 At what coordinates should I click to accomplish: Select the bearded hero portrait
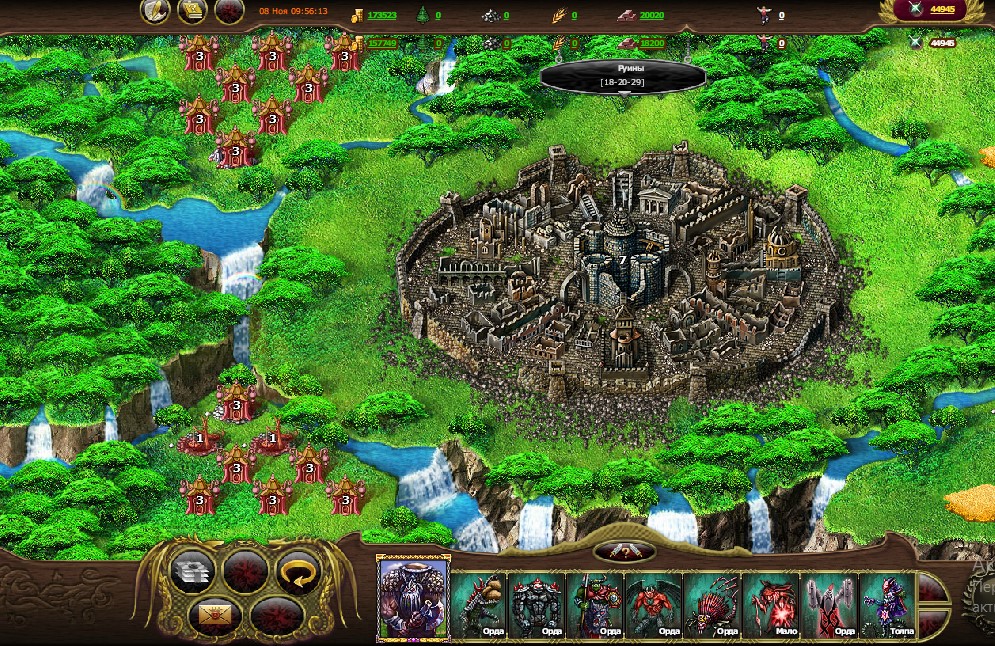point(413,597)
